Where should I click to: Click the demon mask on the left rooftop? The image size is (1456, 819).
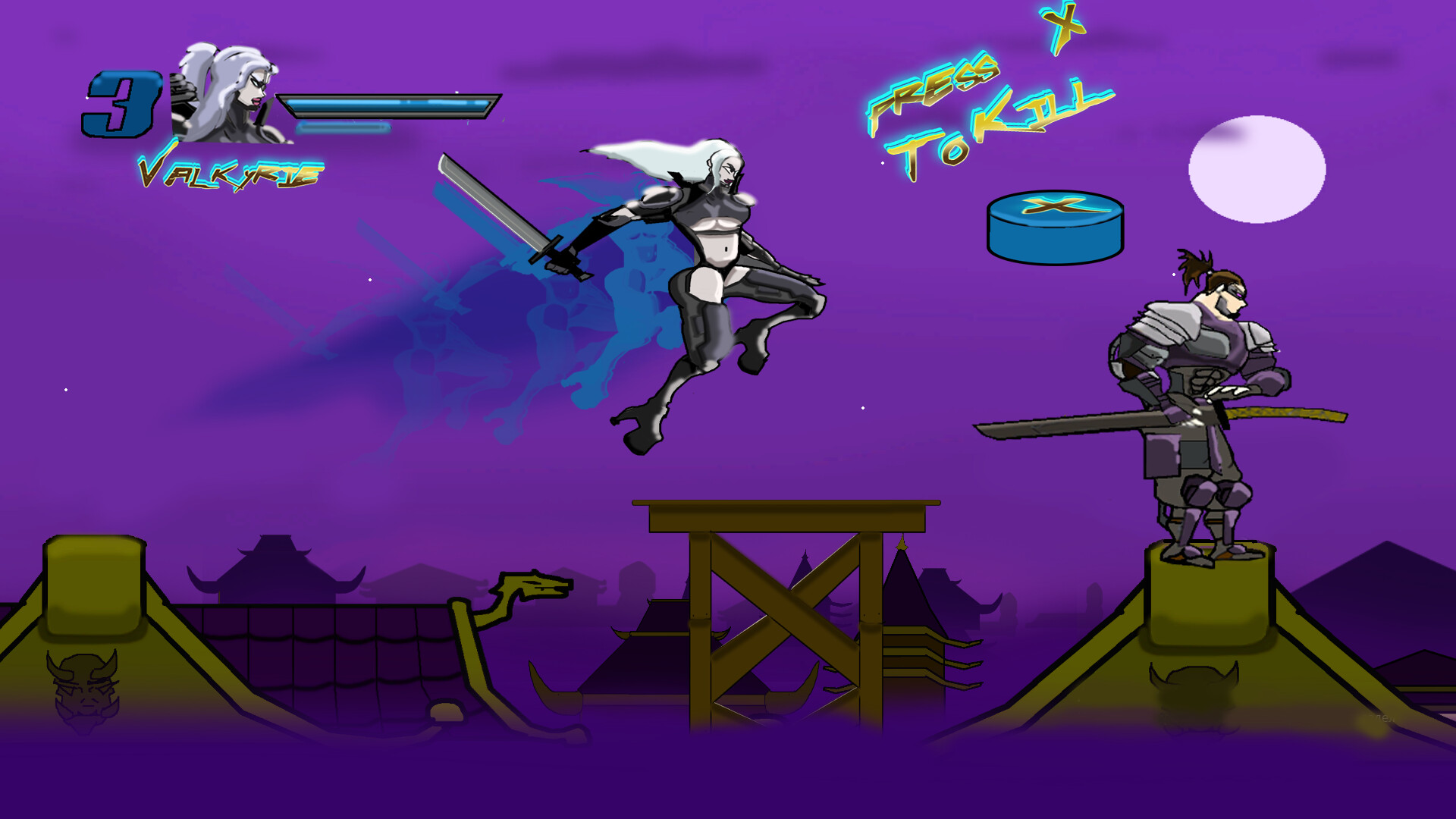coord(83,690)
